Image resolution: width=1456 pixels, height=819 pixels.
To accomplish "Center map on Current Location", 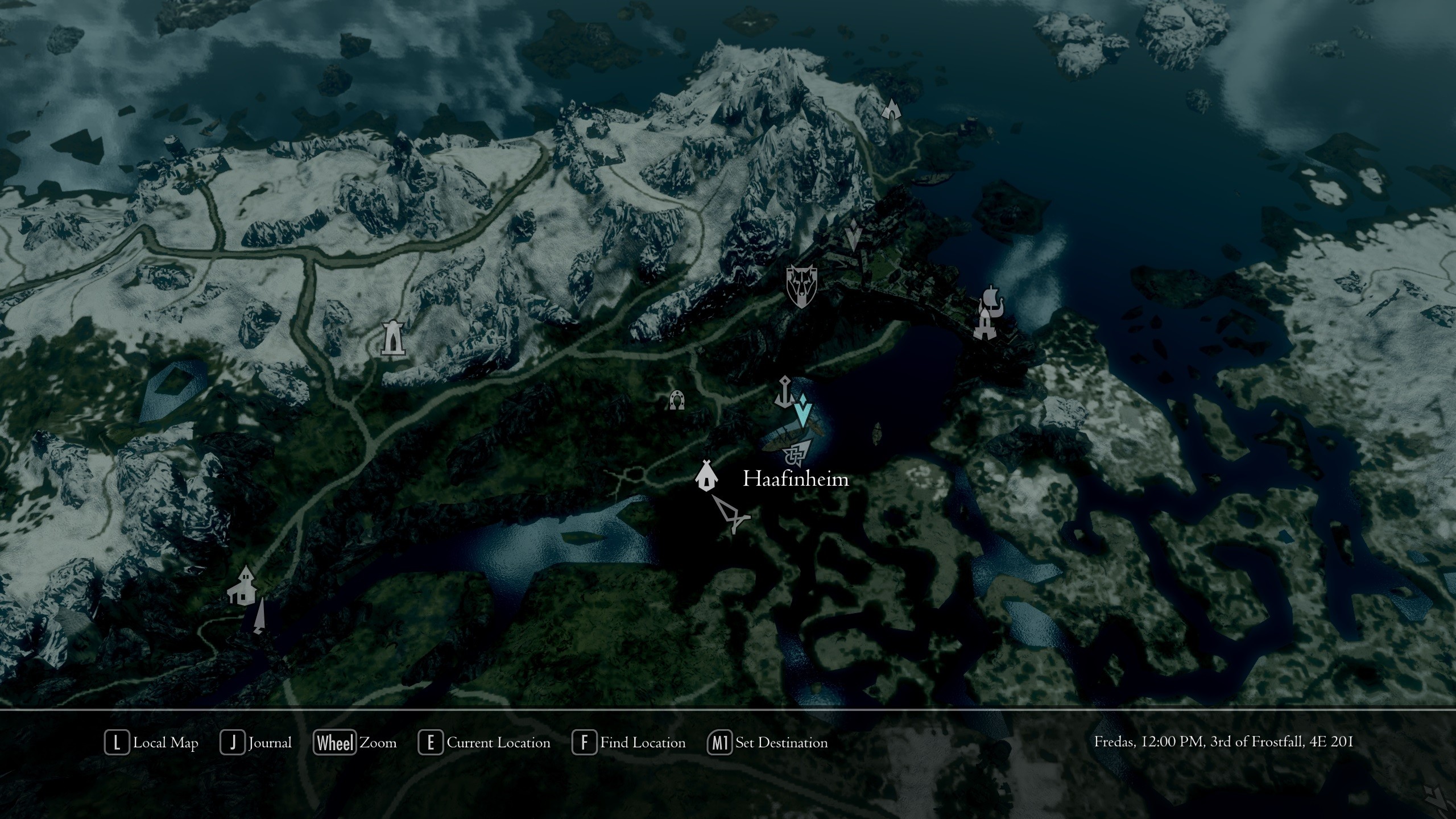I will coord(485,743).
